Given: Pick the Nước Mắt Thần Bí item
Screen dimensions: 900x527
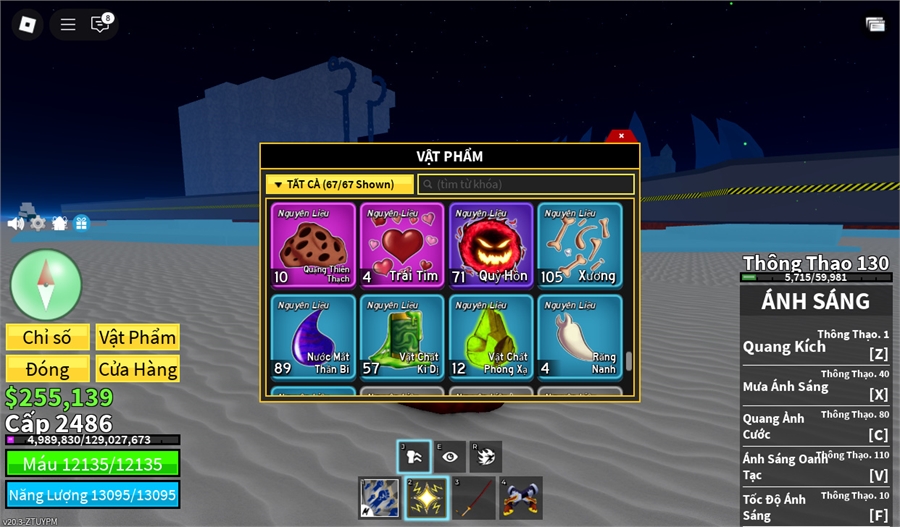Looking at the screenshot, I should click(x=313, y=337).
